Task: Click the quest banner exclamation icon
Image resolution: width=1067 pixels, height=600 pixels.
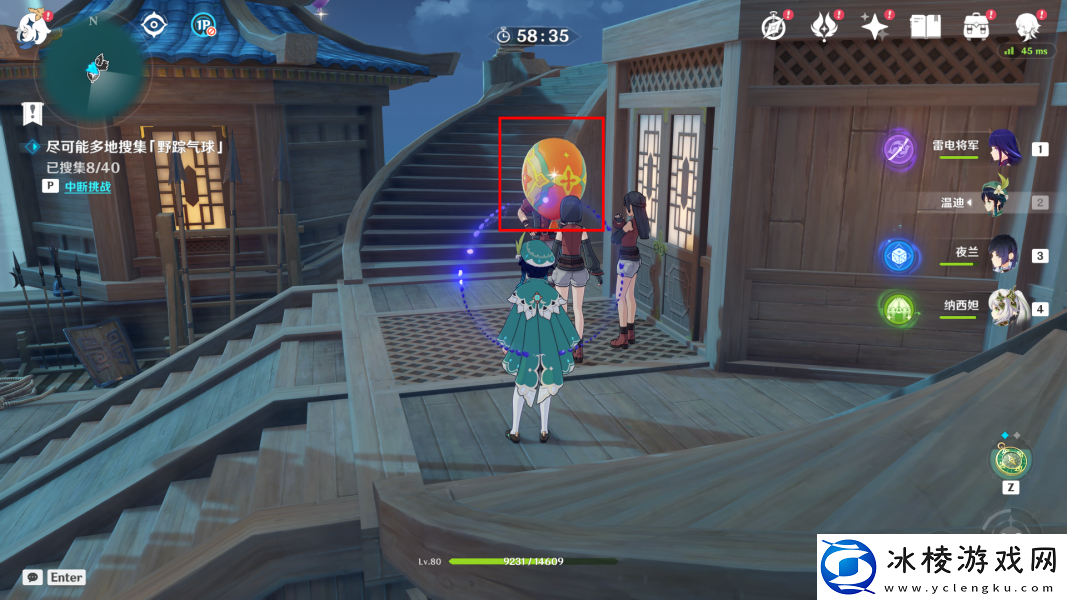Action: [x=34, y=112]
